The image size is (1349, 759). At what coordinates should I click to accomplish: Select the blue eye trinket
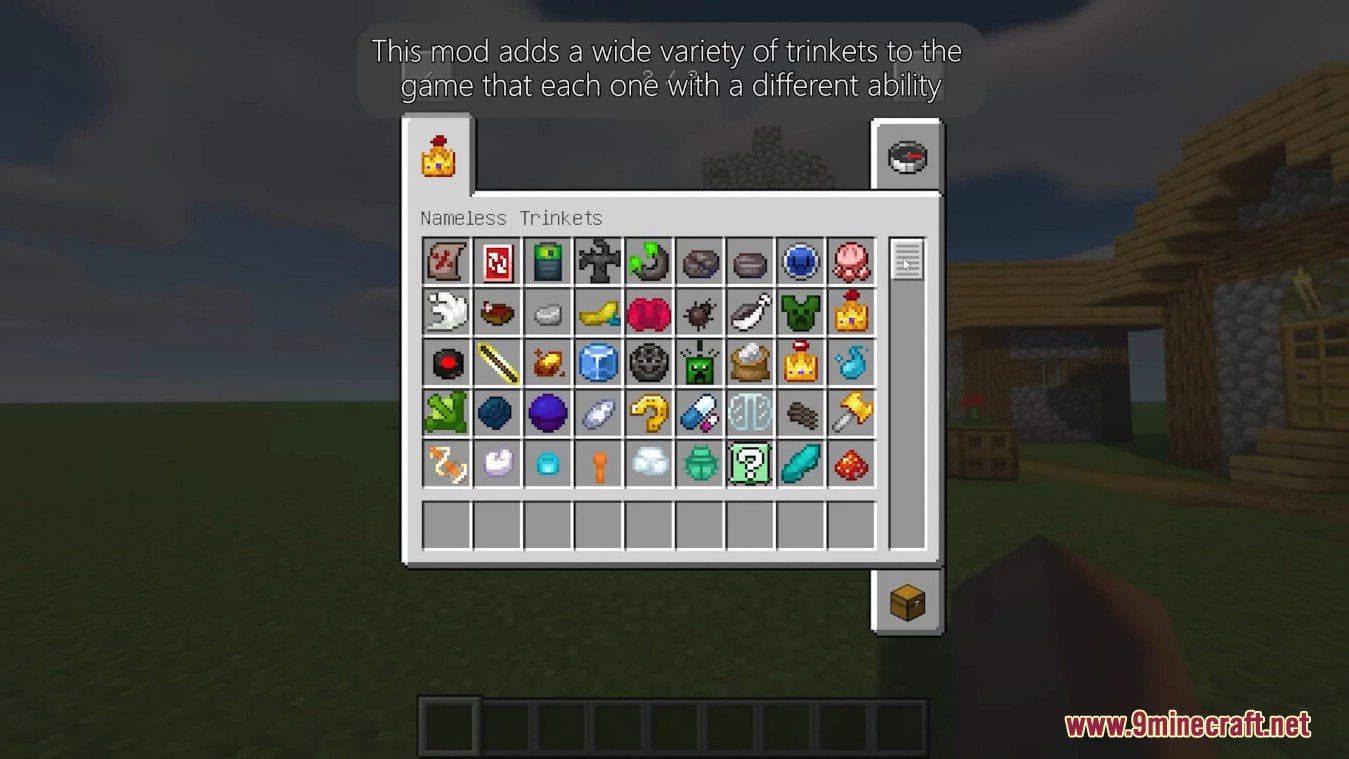click(802, 262)
